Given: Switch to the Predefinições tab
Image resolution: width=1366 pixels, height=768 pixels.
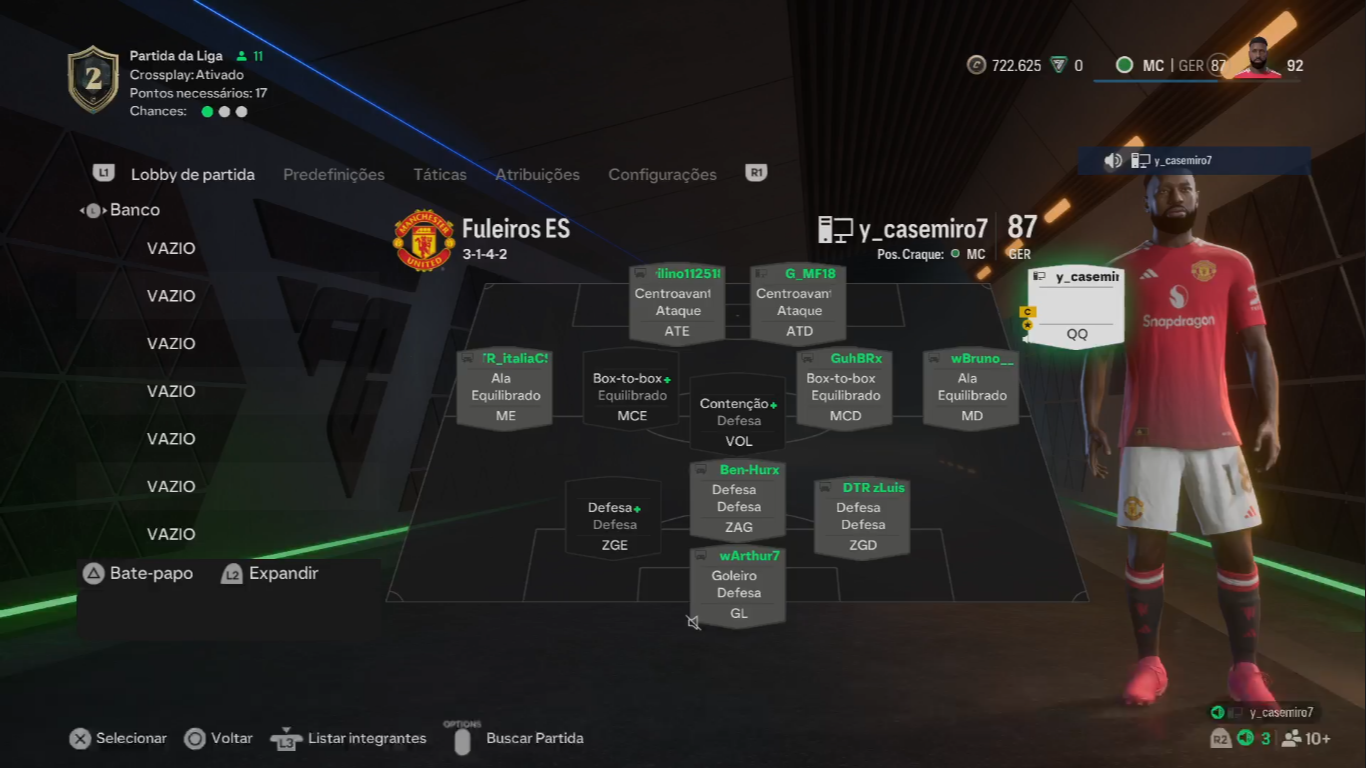Looking at the screenshot, I should point(333,175).
